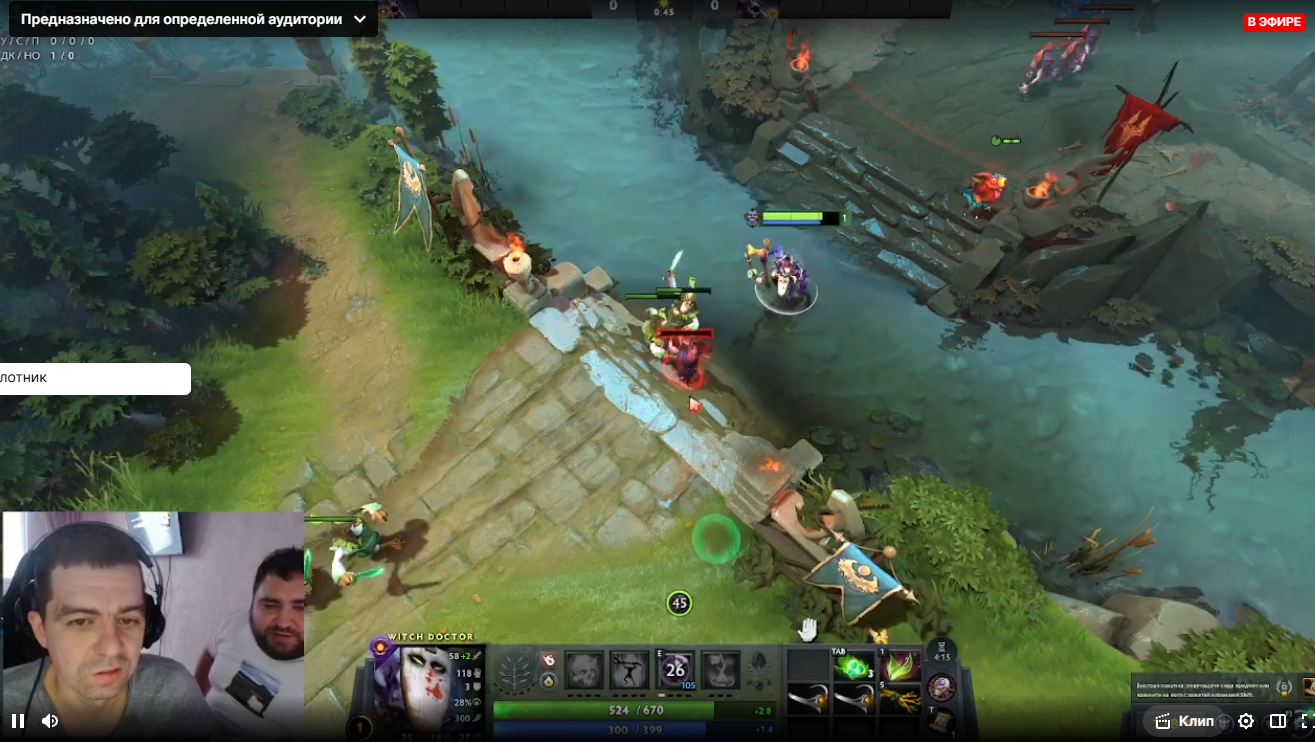This screenshot has height=742, width=1315.
Task: Activate the Voodoo Restoration ability
Action: pos(630,670)
